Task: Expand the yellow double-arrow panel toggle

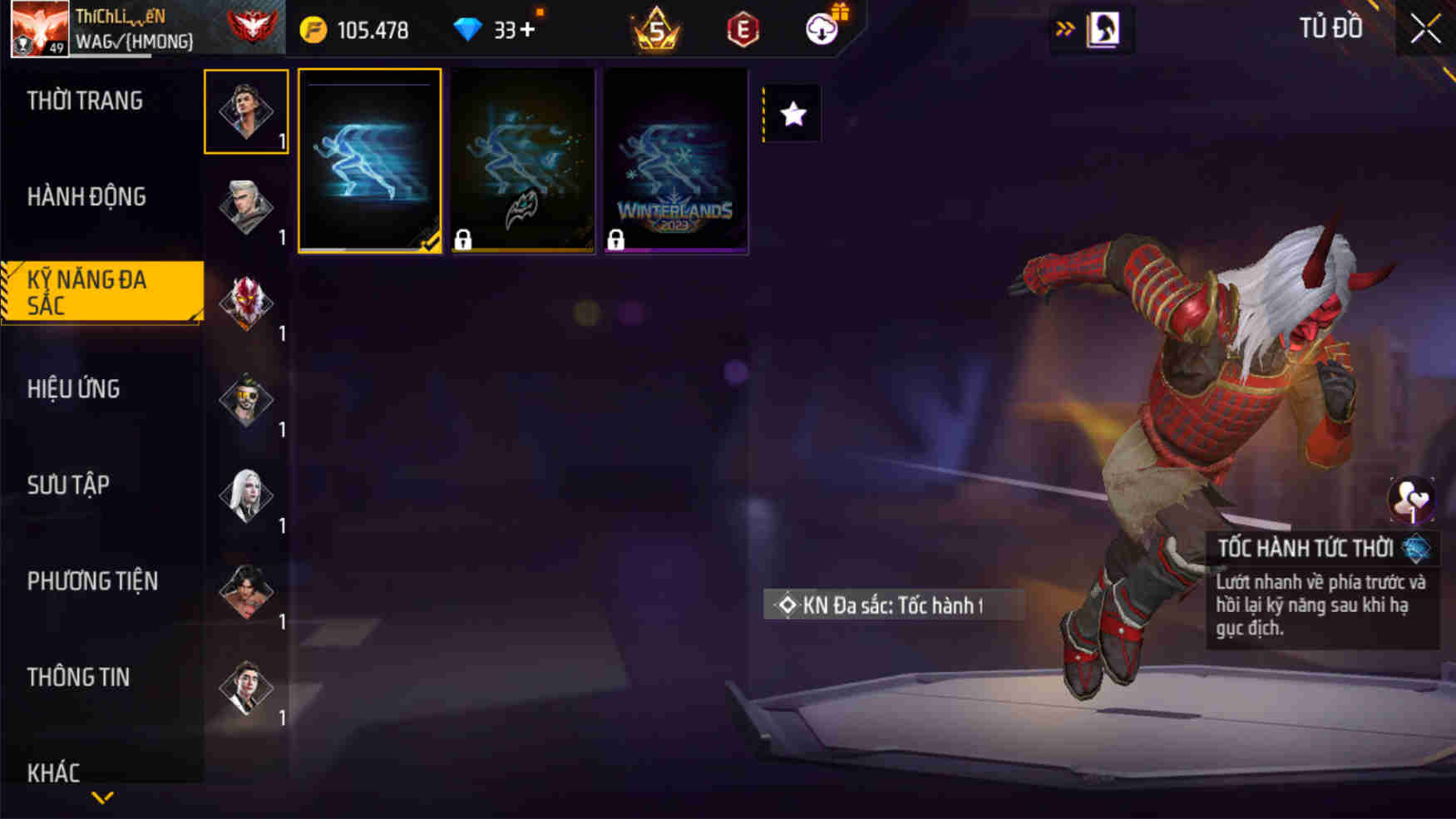Action: click(x=1064, y=27)
